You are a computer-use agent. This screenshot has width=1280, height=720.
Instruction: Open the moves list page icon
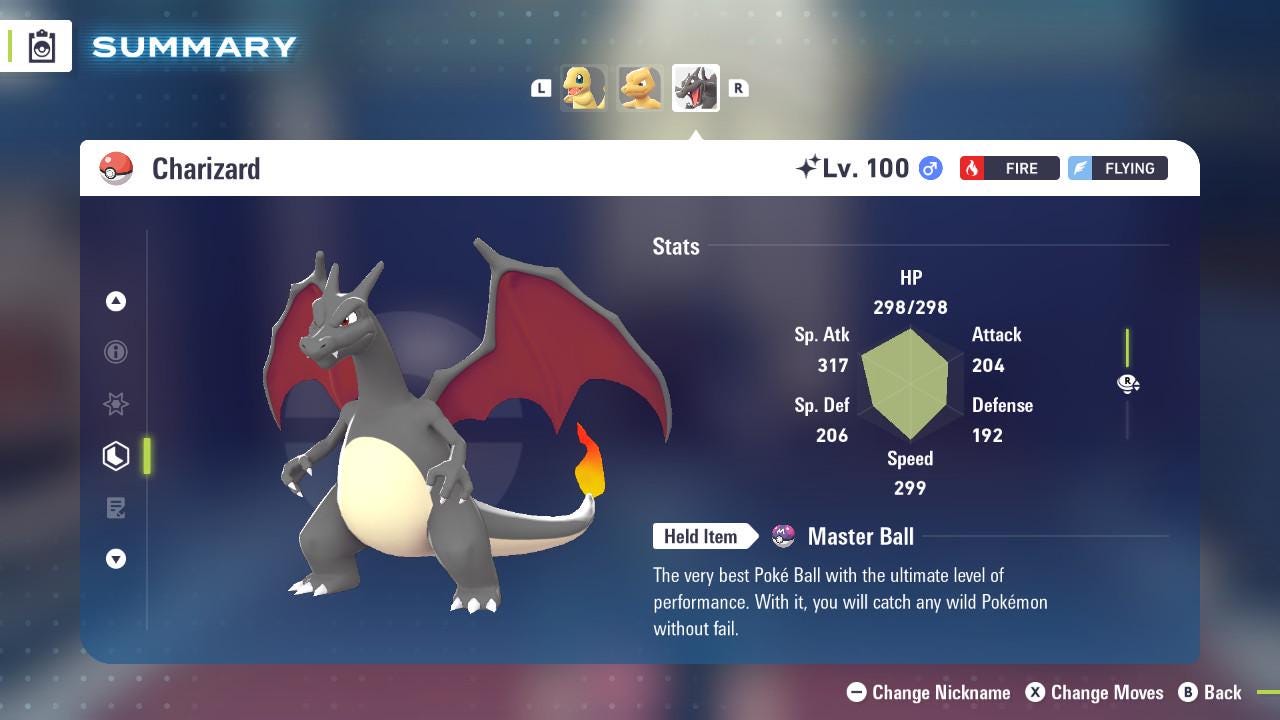116,508
